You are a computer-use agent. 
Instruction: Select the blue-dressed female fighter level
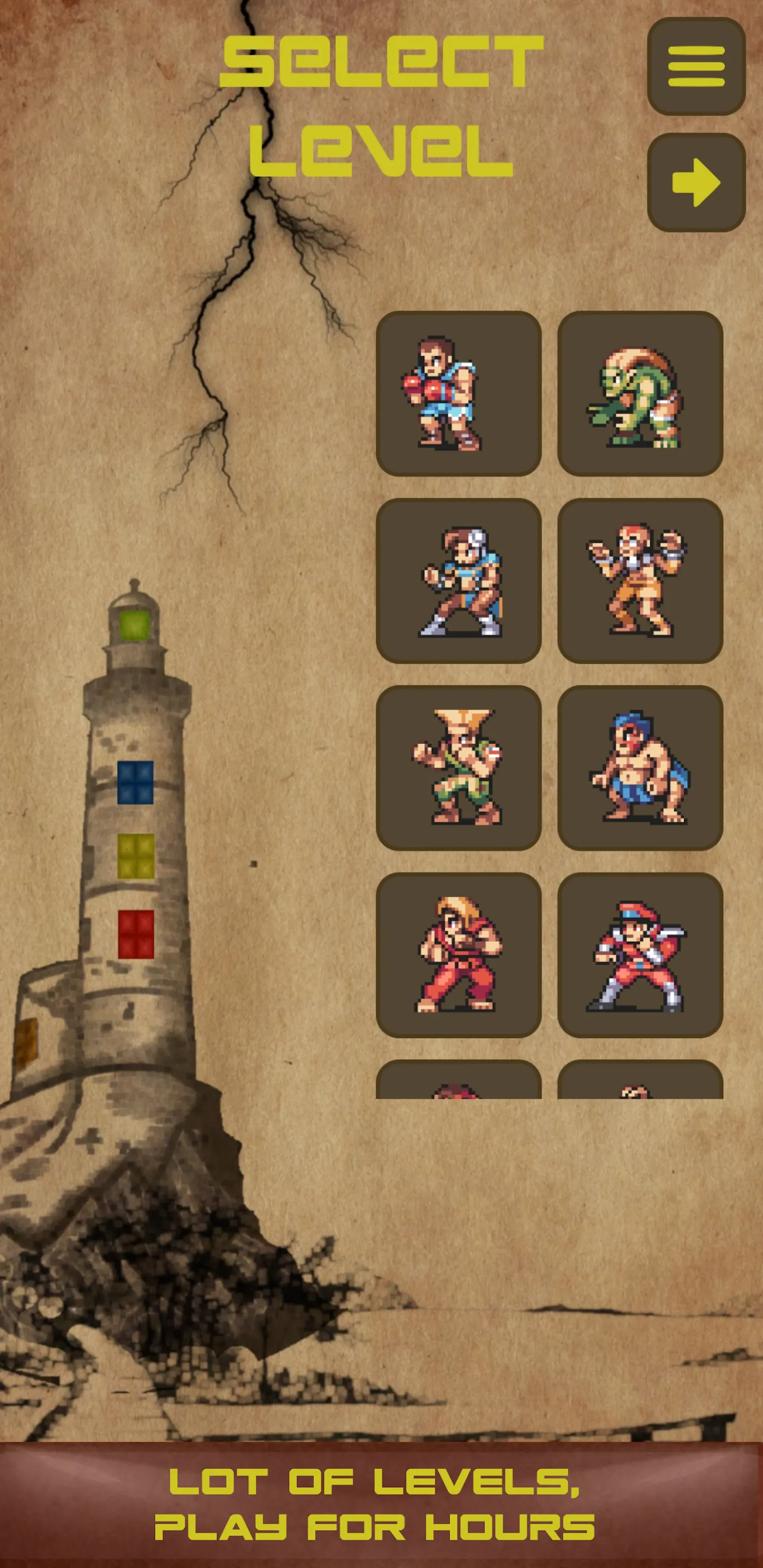click(x=459, y=581)
